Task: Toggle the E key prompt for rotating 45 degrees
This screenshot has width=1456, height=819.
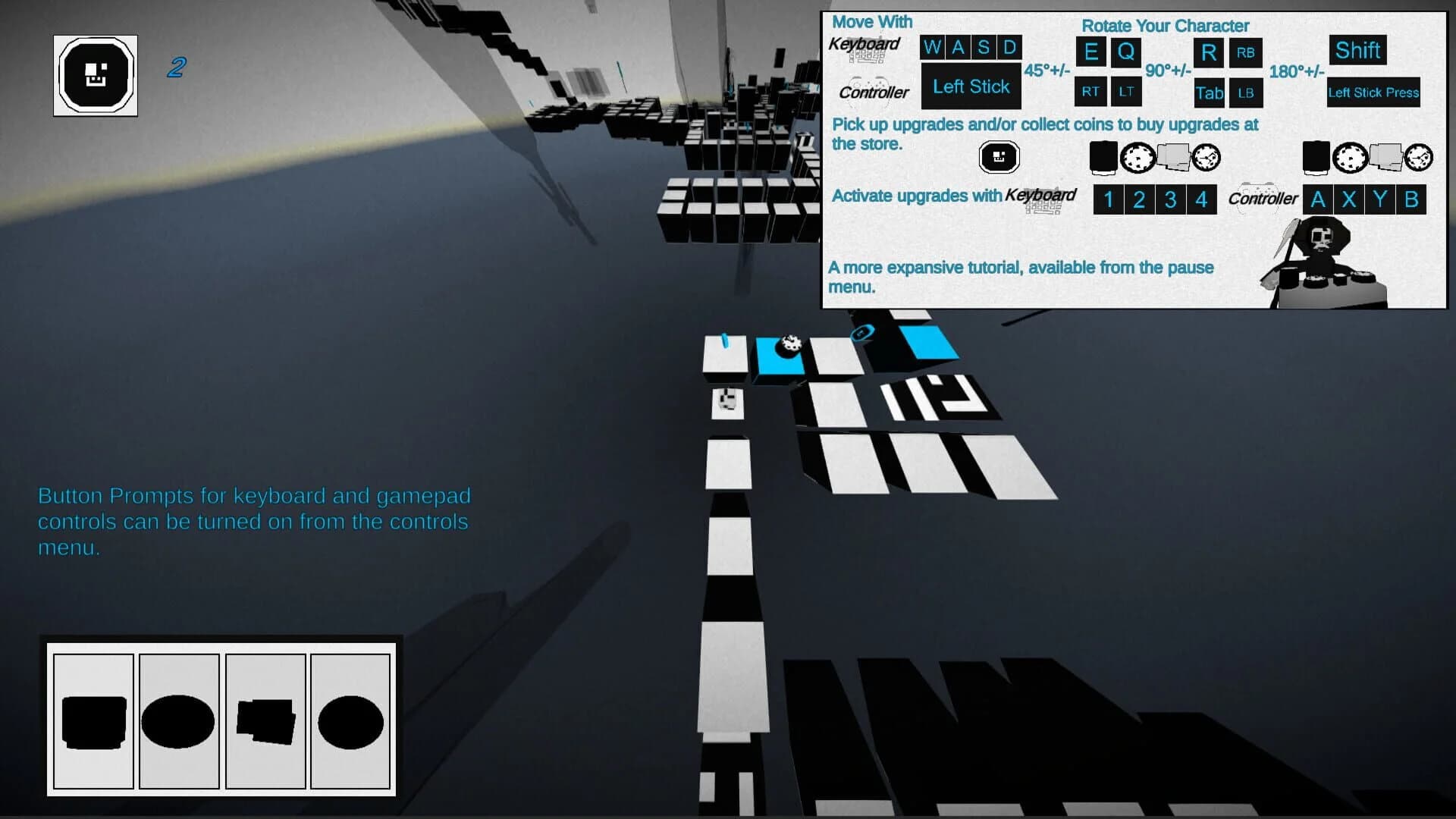Action: point(1090,53)
